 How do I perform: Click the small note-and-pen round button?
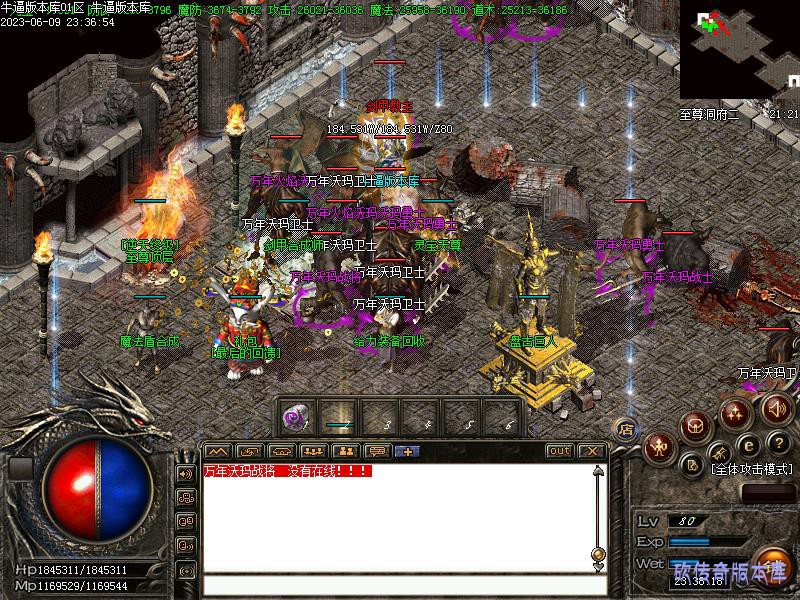pos(692,464)
